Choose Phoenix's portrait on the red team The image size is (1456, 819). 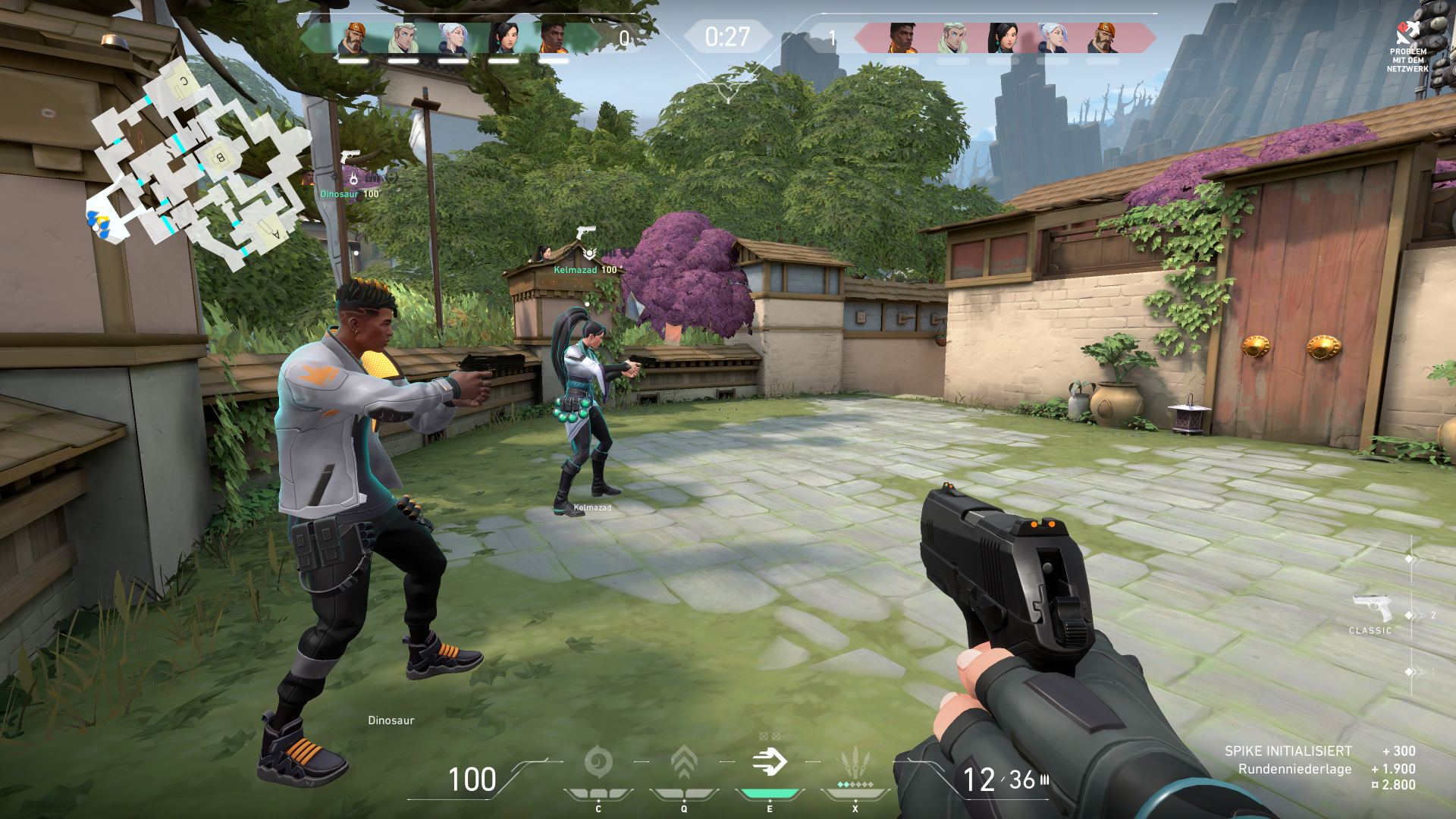click(x=902, y=38)
